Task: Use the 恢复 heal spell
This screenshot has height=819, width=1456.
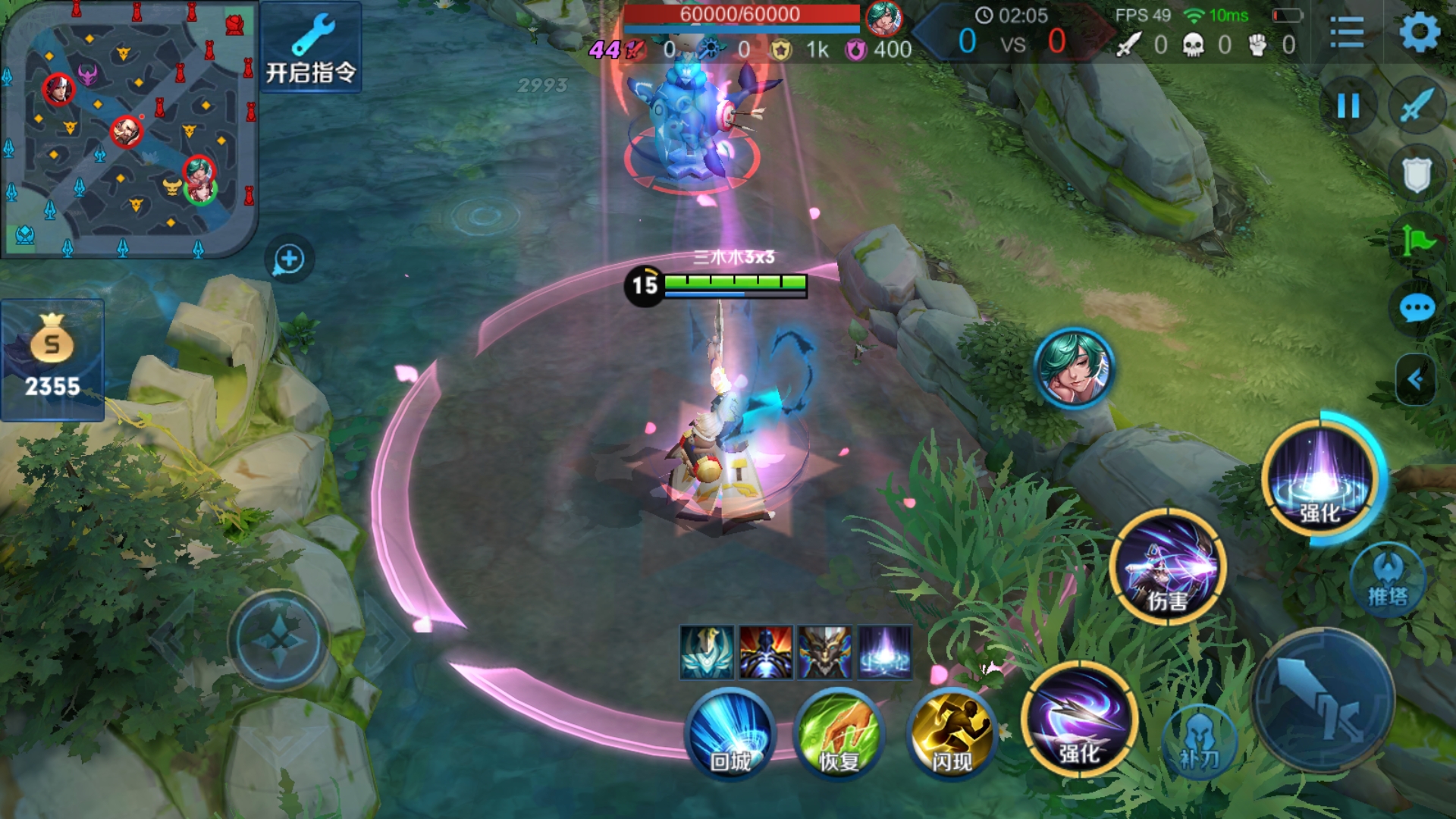Action: [x=839, y=733]
